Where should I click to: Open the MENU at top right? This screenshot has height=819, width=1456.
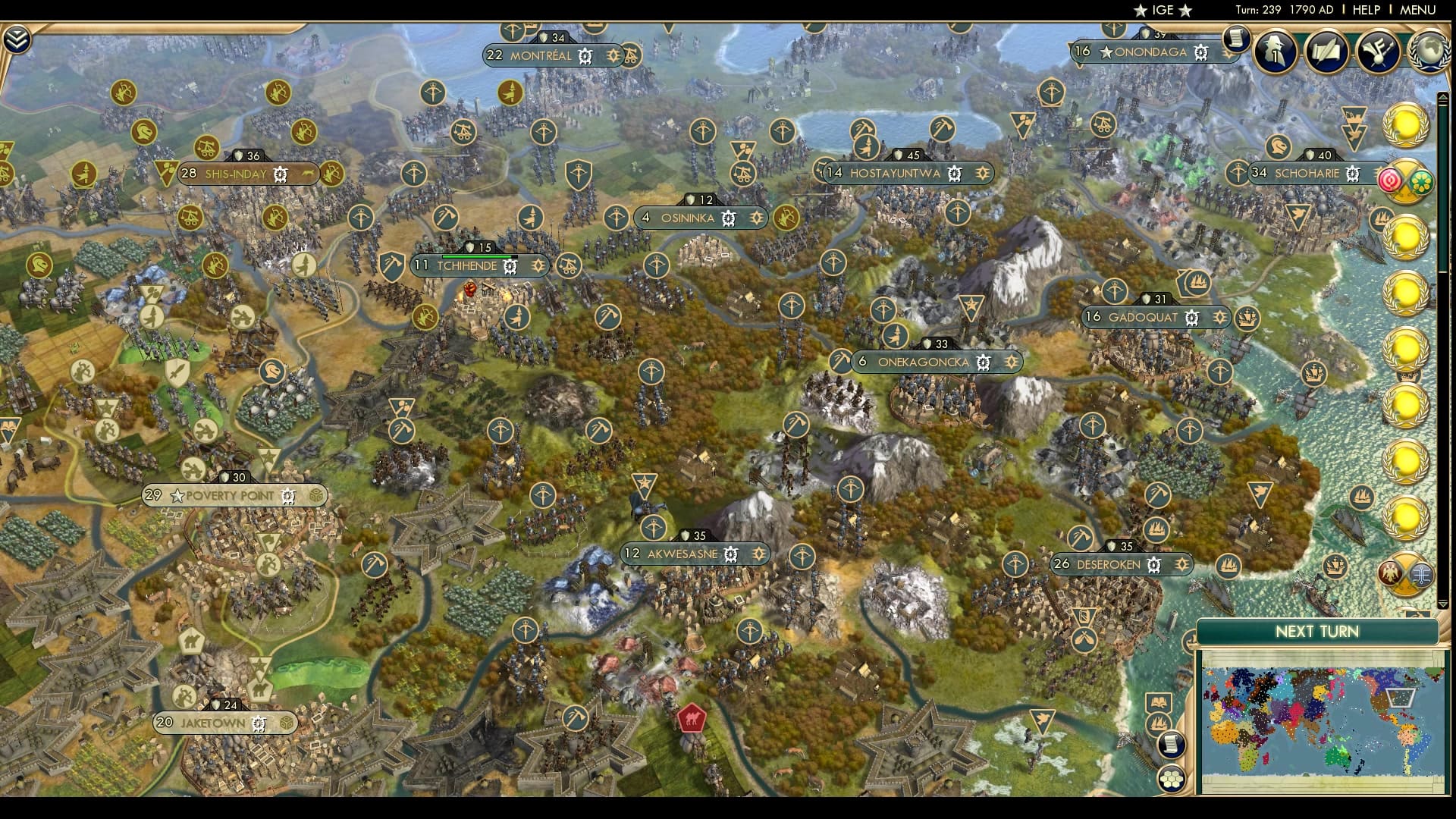pyautogui.click(x=1420, y=10)
